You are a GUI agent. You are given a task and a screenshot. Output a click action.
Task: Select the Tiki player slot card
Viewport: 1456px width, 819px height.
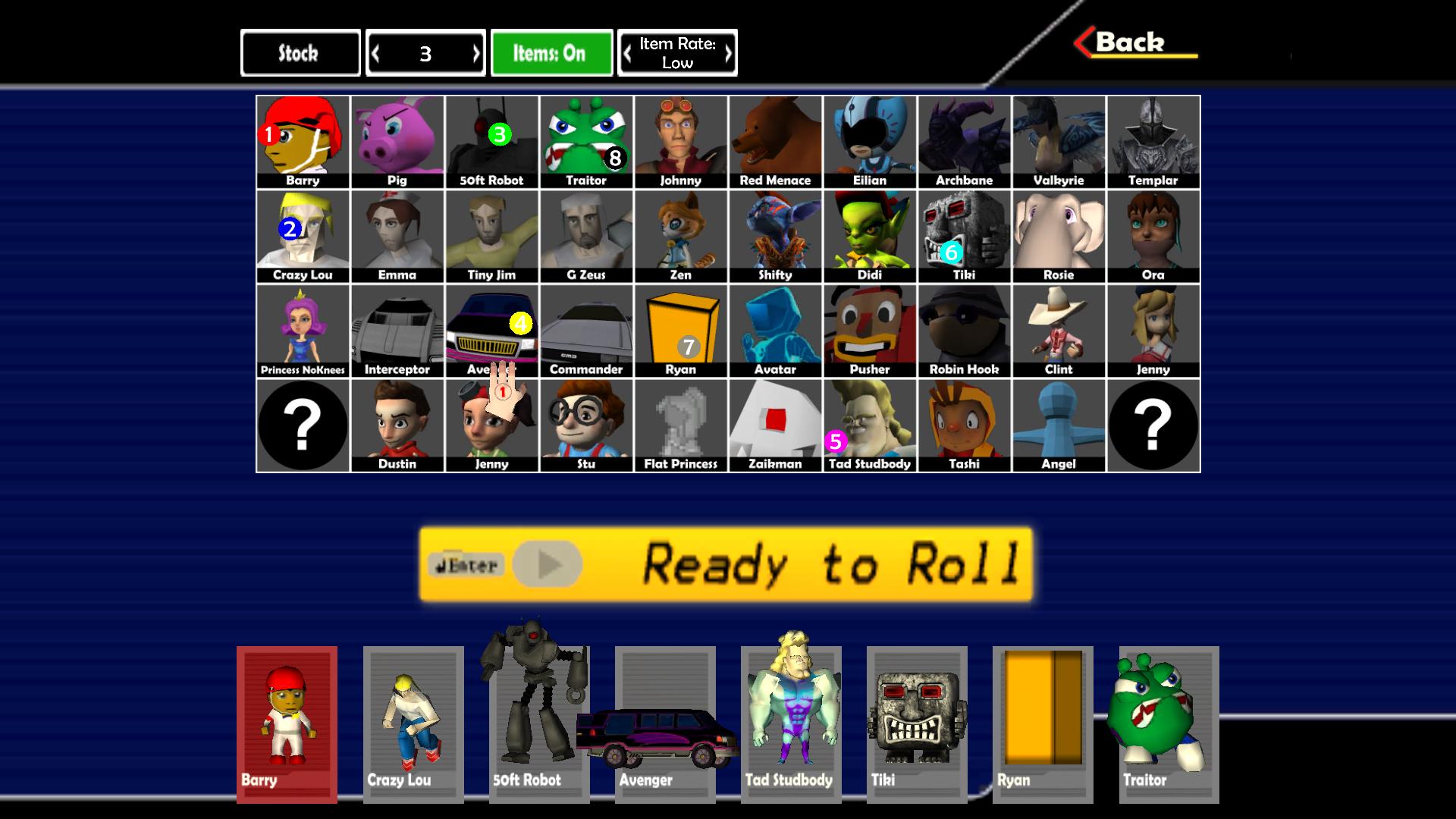pyautogui.click(x=917, y=724)
